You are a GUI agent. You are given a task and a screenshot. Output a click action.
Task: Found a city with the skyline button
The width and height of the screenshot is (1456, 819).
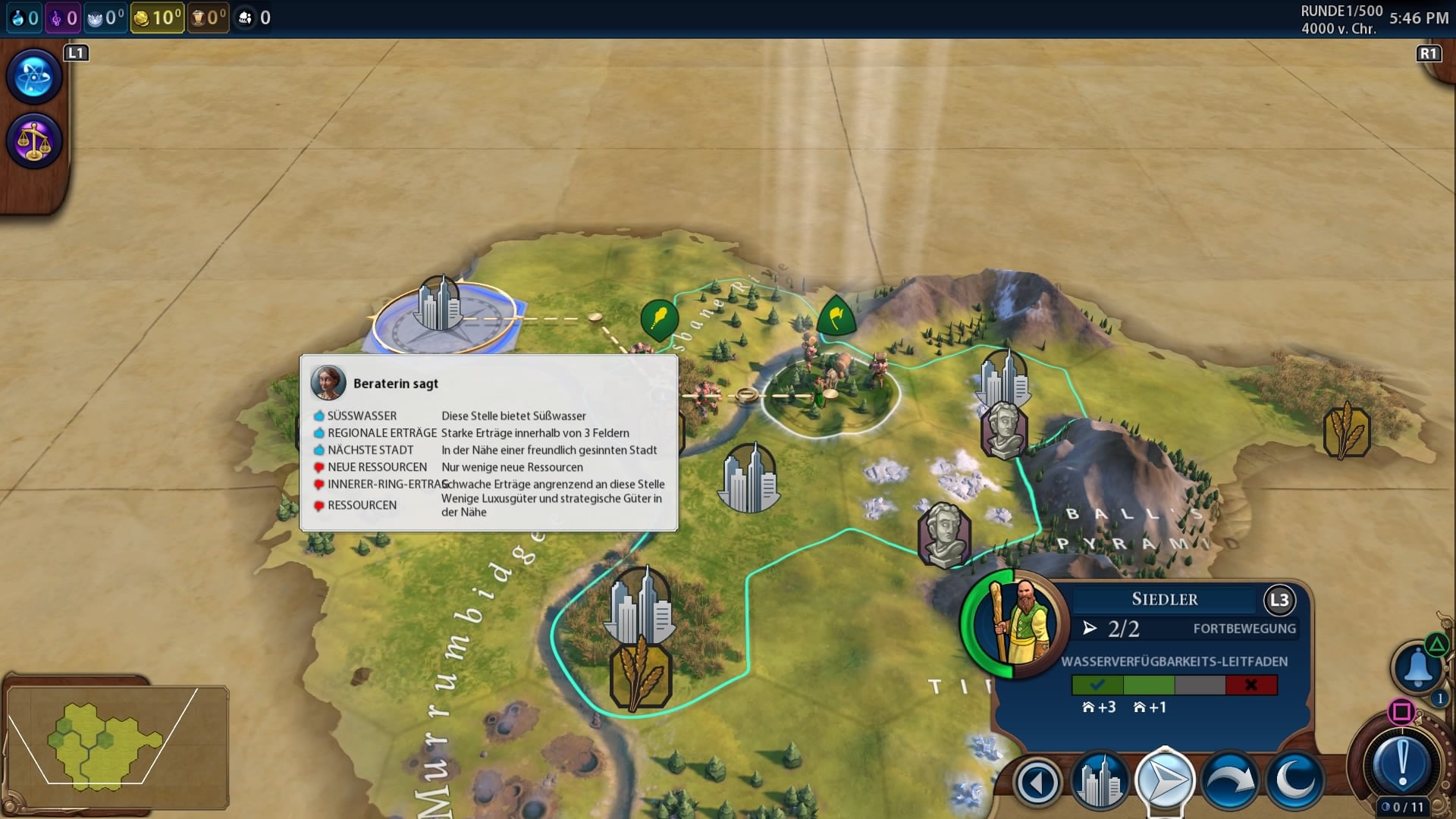tap(1100, 781)
